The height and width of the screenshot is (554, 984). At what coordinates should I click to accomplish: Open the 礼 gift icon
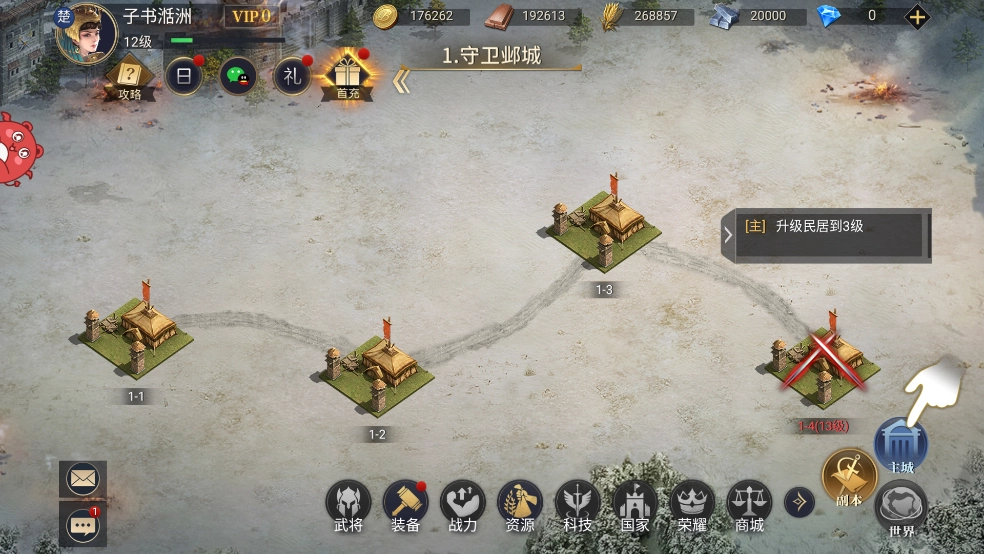292,76
